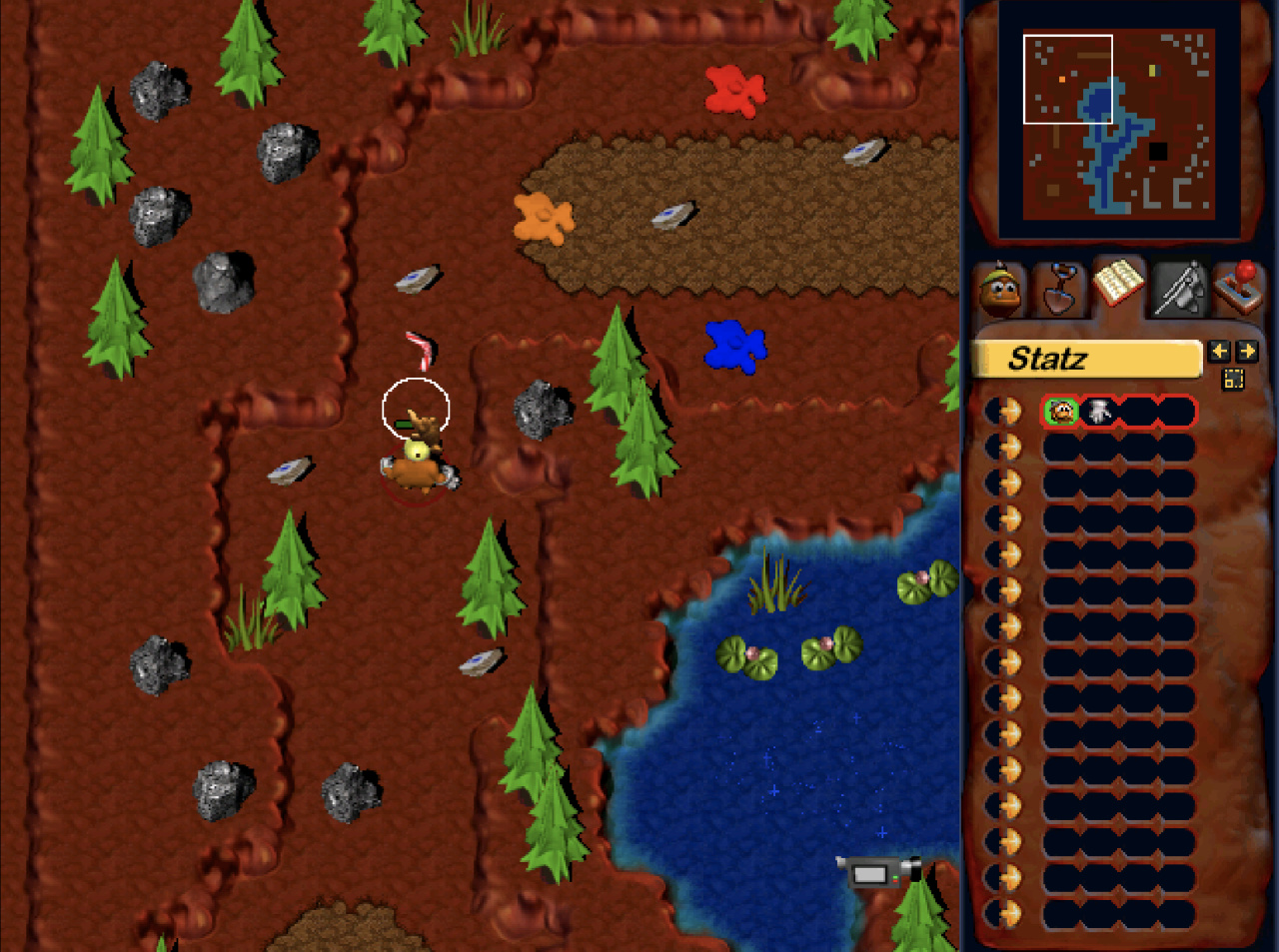Click the left arrow beside the Statz header
Screen dimensions: 1279x952
coord(1219,351)
